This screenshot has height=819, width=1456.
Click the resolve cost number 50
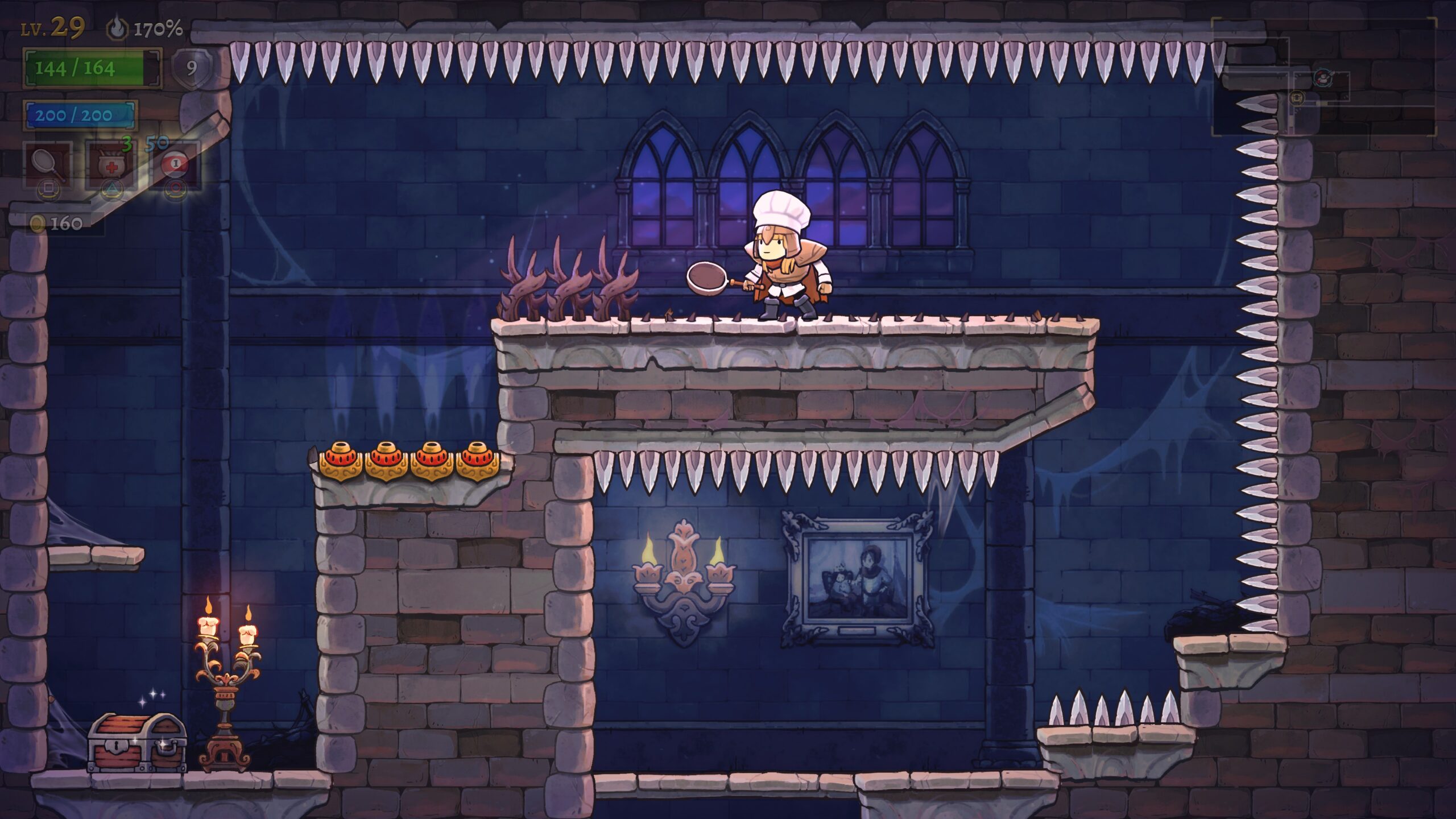156,143
